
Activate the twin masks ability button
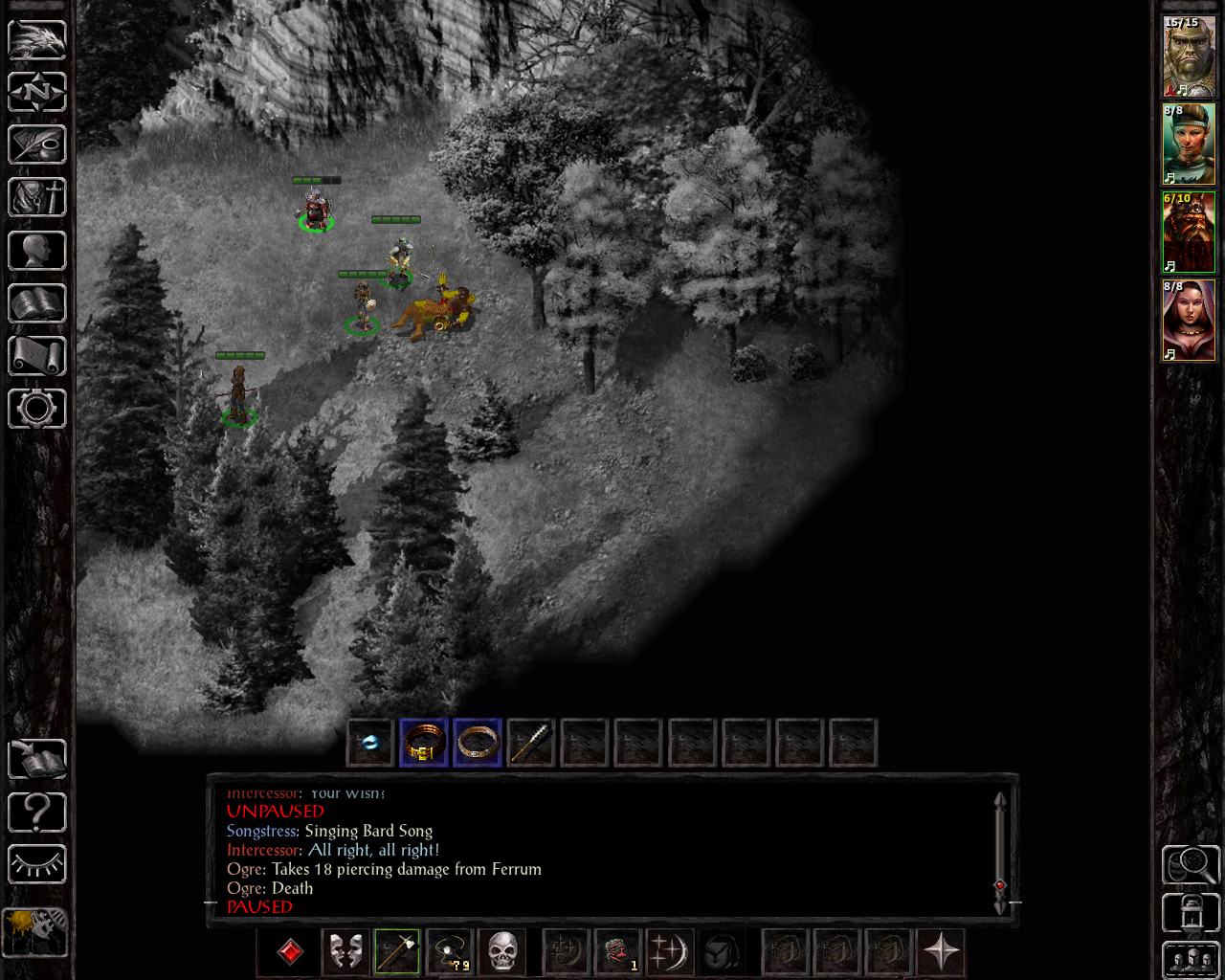tap(345, 952)
